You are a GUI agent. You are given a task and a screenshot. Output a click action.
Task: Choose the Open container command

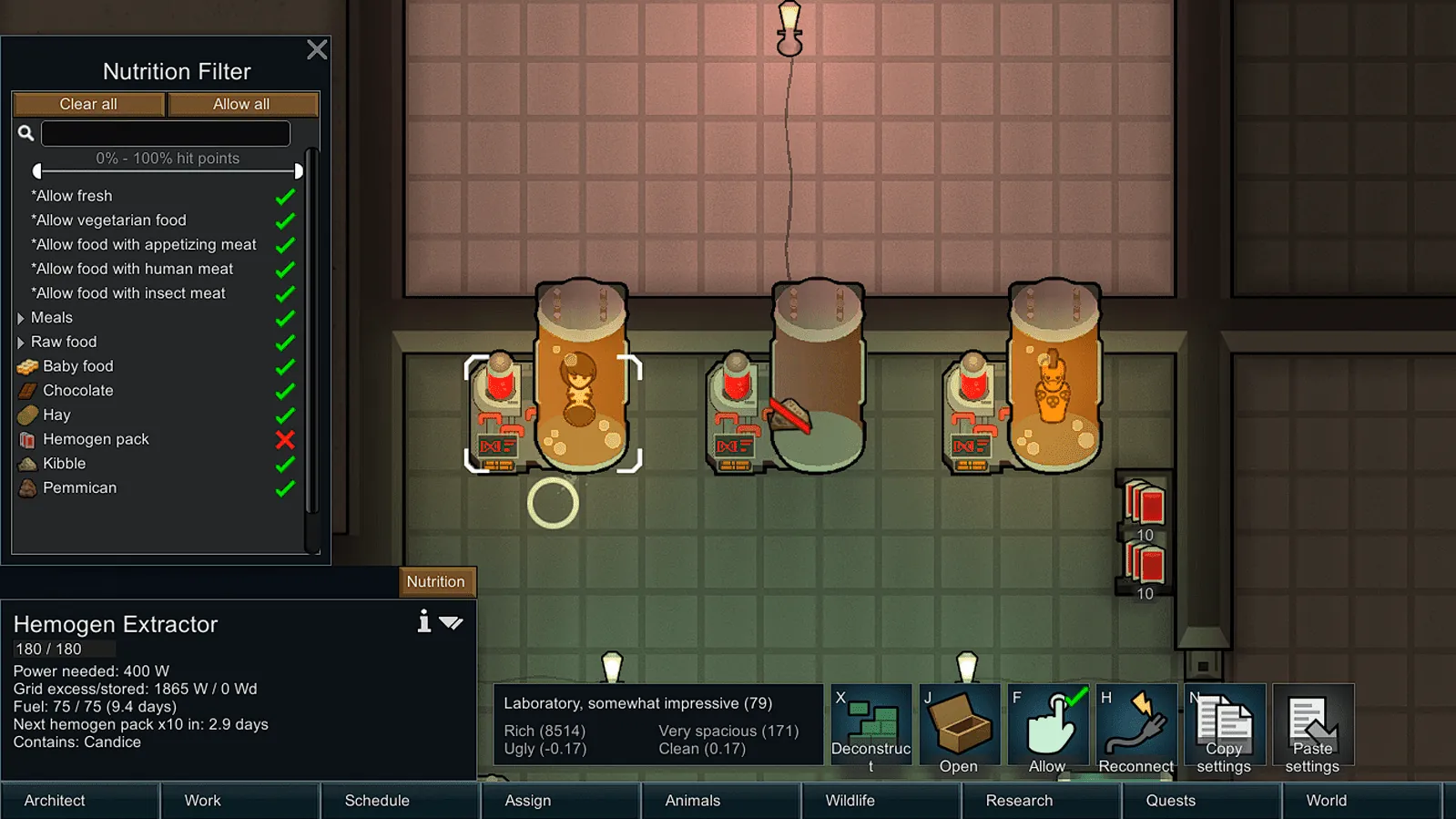959,727
